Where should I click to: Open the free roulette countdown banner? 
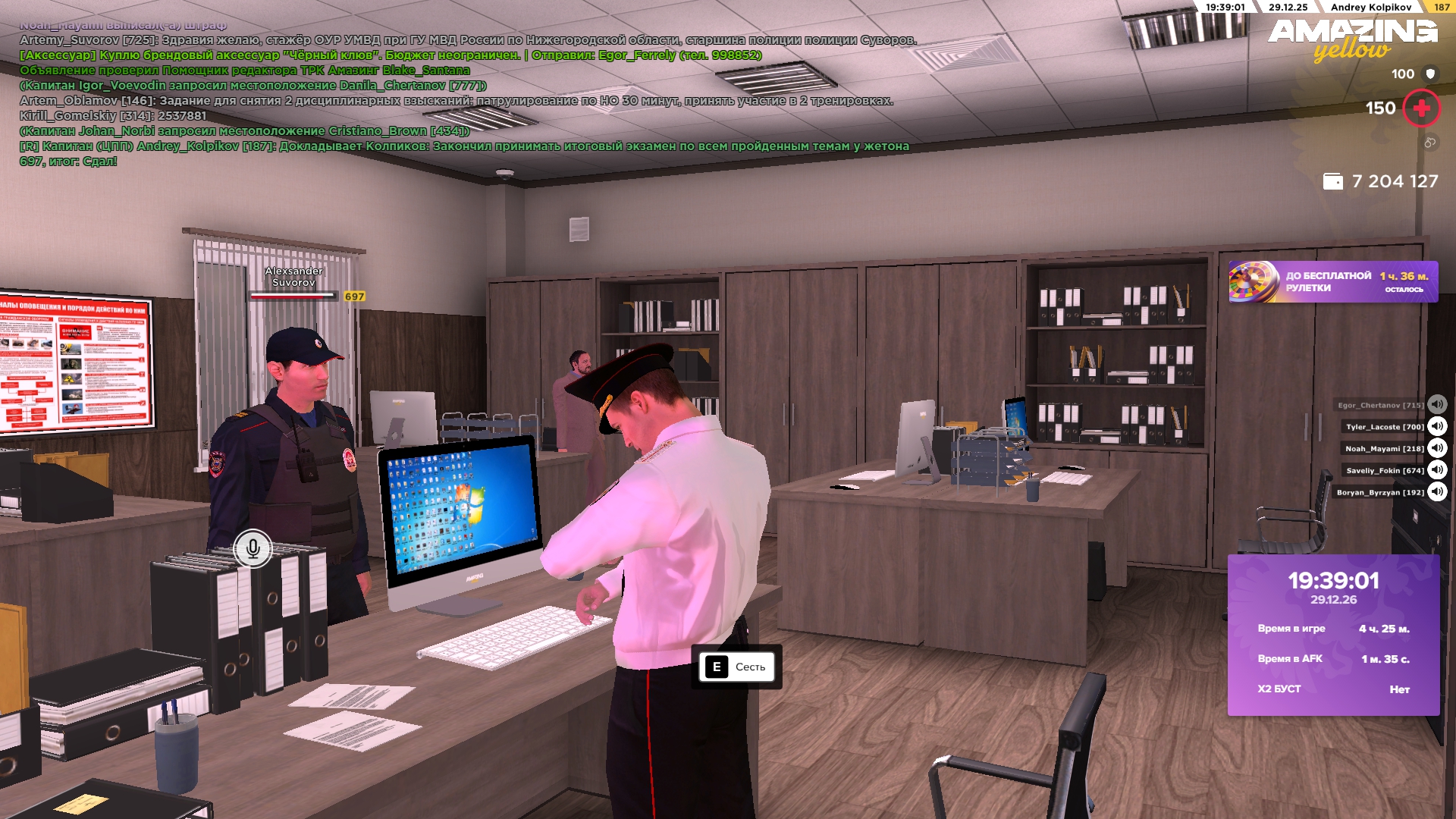(x=1332, y=282)
